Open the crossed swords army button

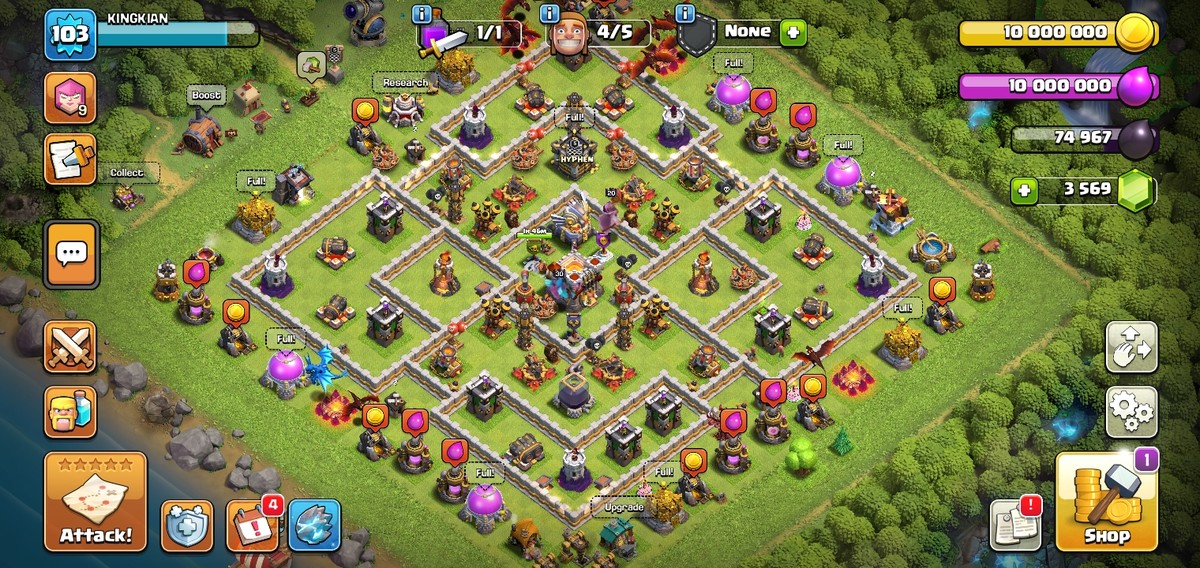click(71, 346)
